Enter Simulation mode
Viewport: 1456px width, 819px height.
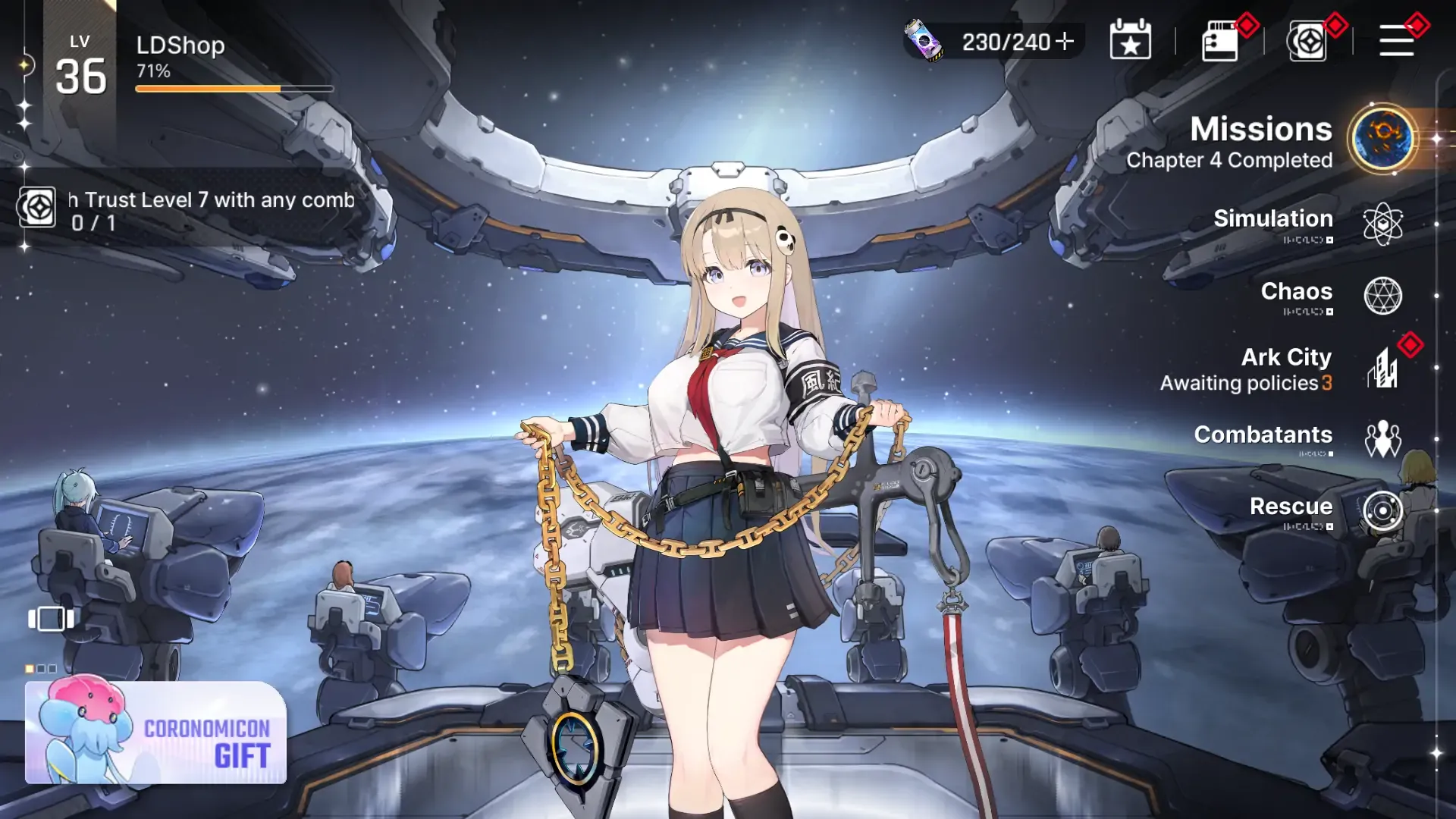[x=1382, y=224]
